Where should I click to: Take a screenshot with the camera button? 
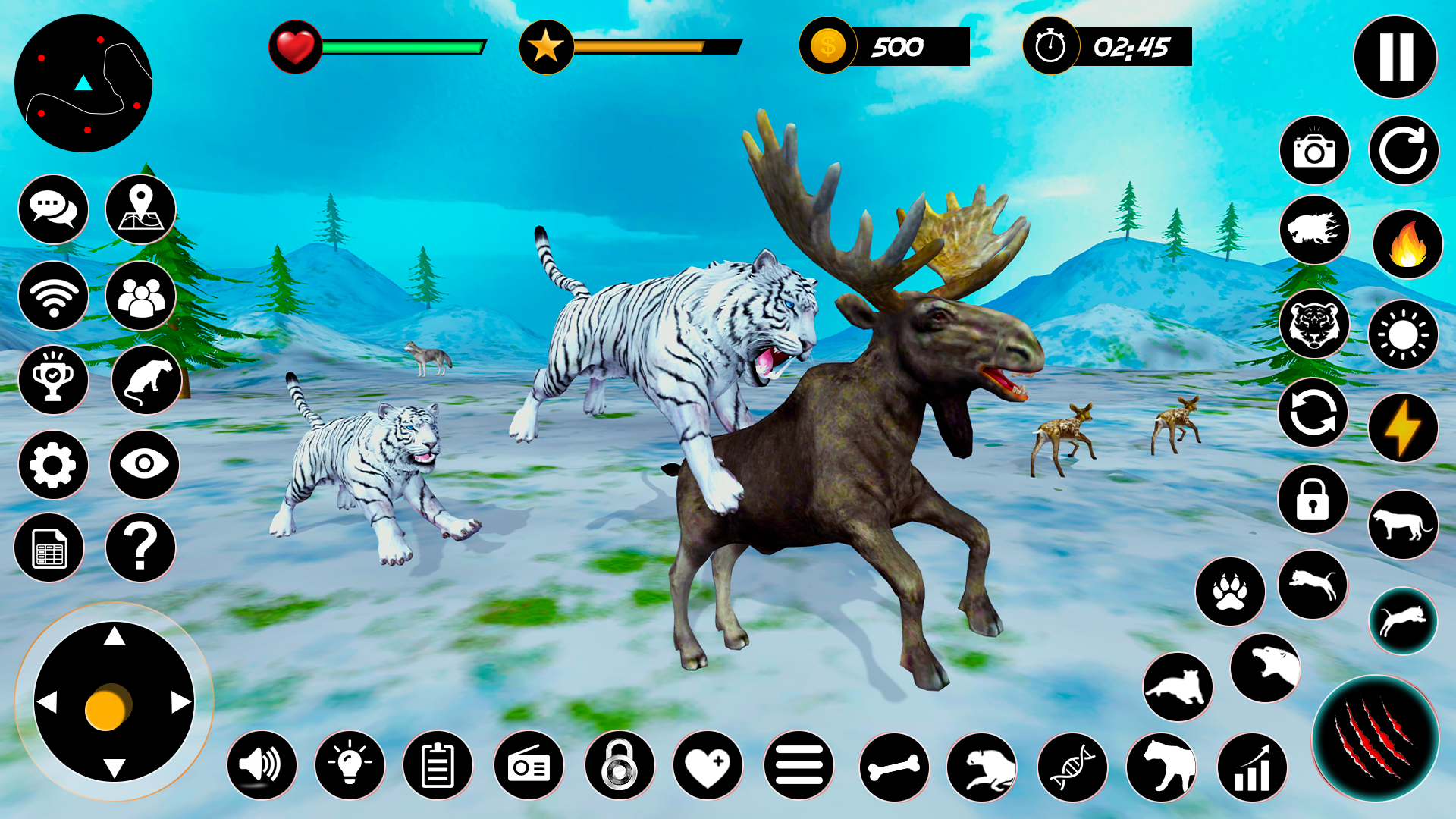point(1314,150)
